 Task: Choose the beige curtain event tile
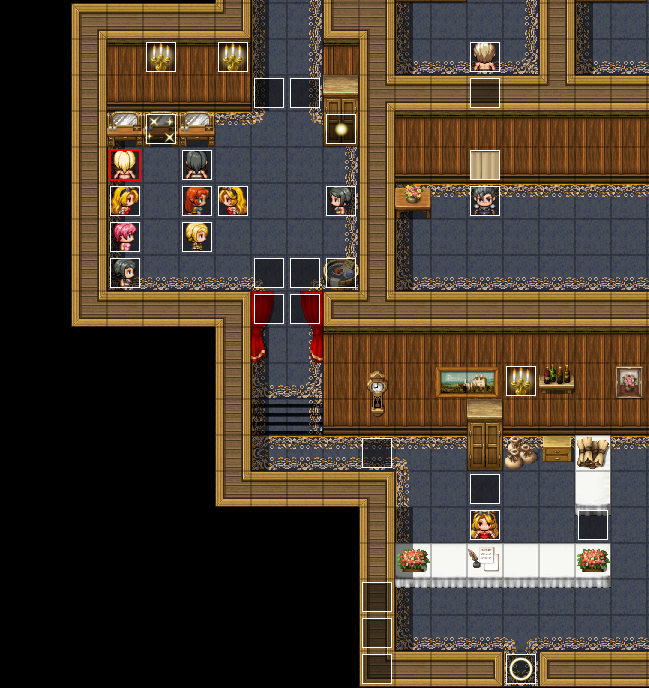click(485, 165)
